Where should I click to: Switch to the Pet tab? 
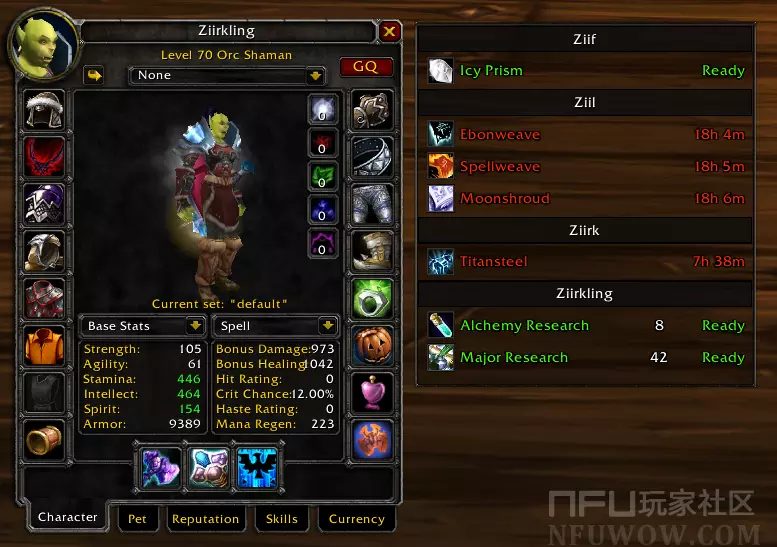point(137,519)
